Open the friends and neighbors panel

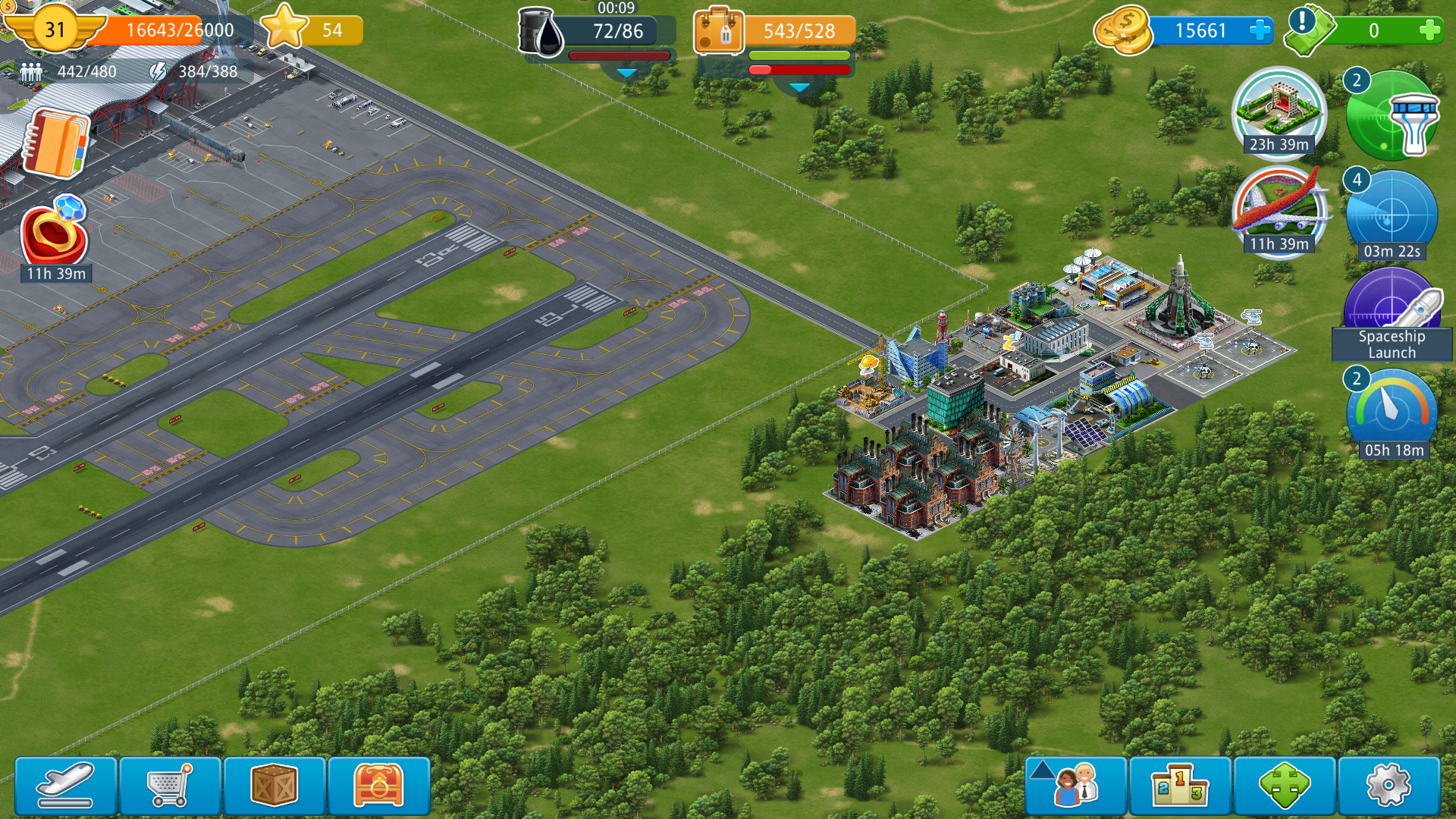tap(1075, 786)
